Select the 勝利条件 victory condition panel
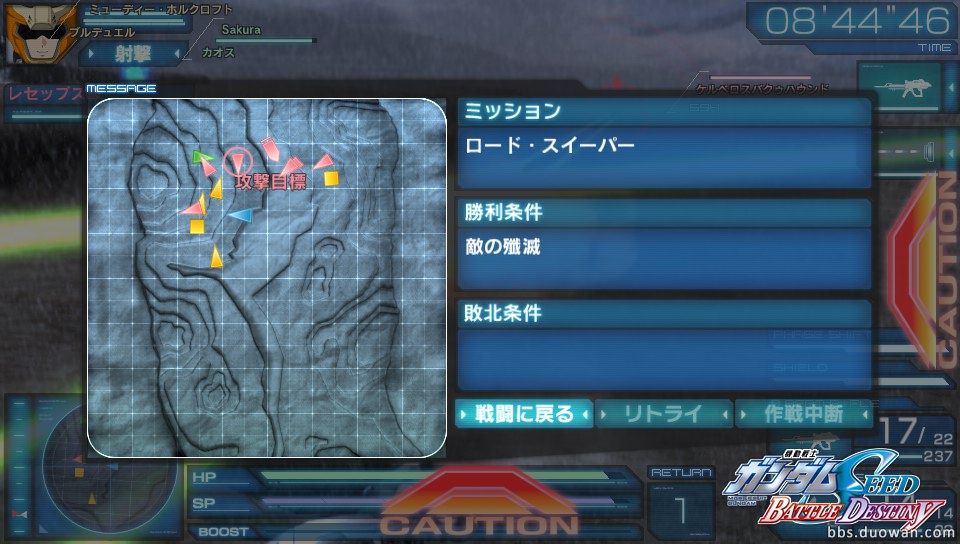Screen dimensions: 960x544 pos(663,212)
